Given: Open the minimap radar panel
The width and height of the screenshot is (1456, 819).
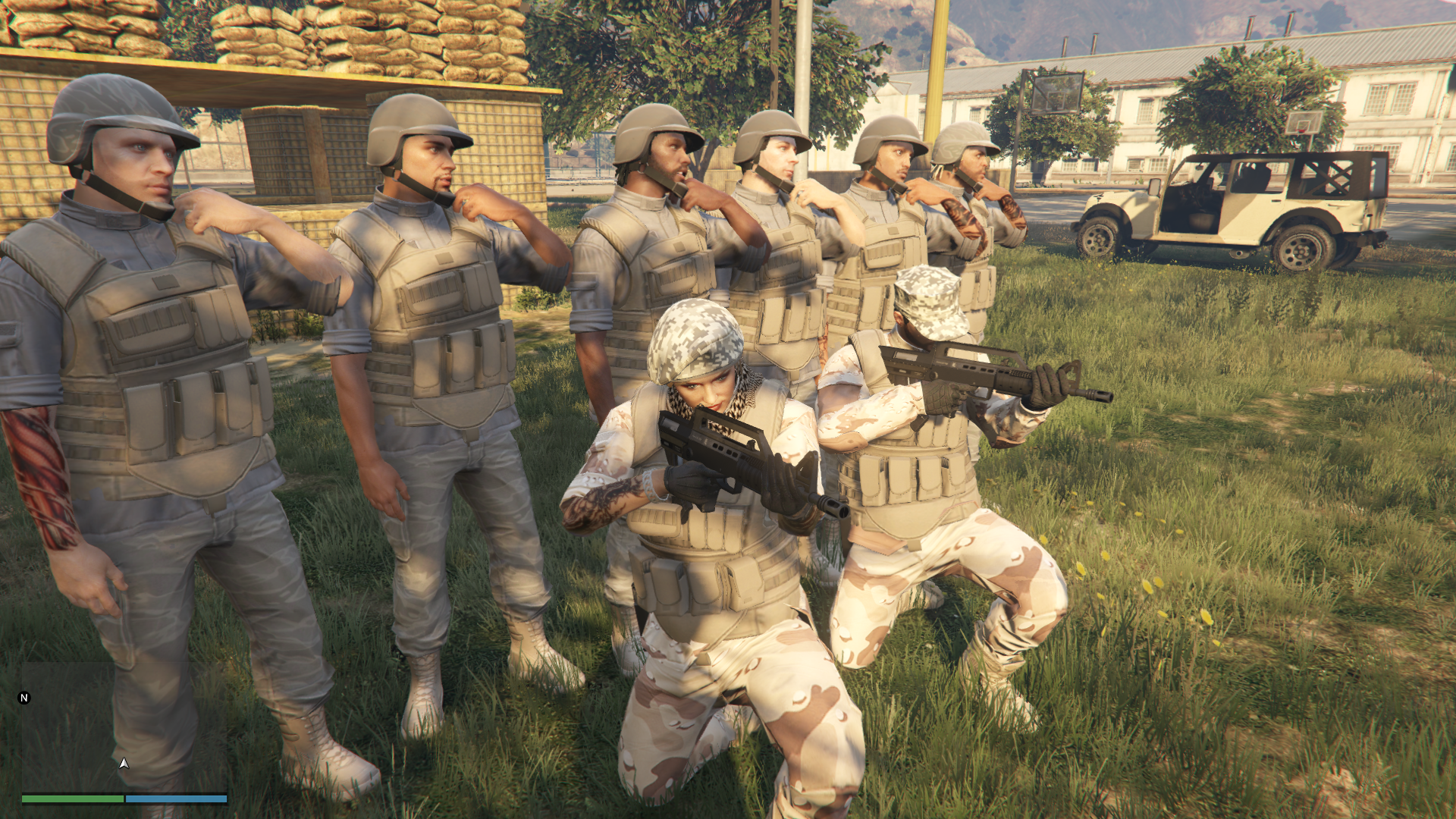Looking at the screenshot, I should coord(124,726).
